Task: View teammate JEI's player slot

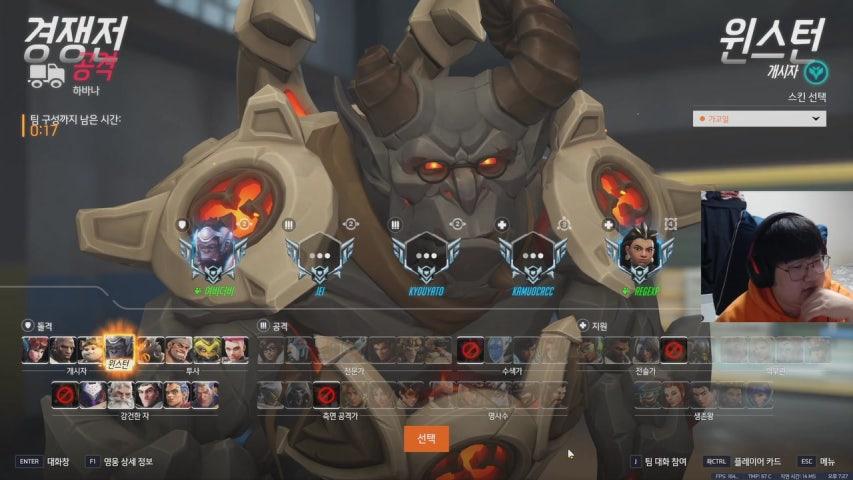Action: pyautogui.click(x=319, y=257)
